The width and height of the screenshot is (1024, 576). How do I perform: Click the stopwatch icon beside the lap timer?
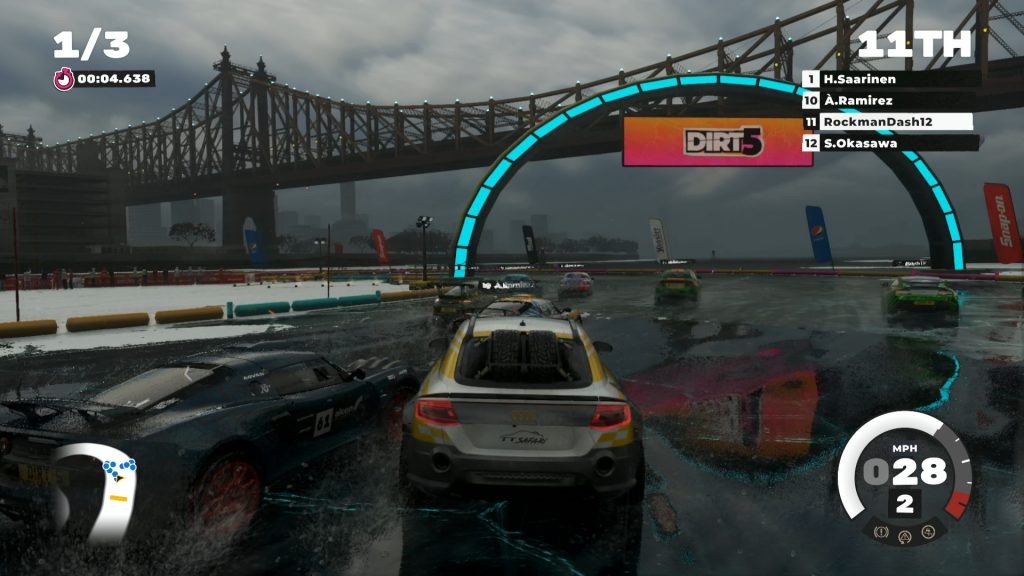(64, 78)
